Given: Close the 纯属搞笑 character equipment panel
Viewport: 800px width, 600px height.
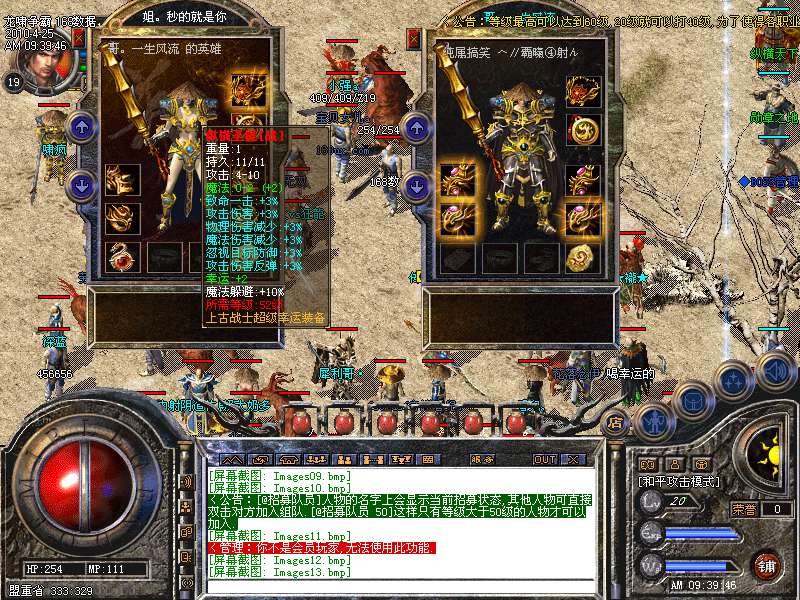Looking at the screenshot, I should click(414, 39).
